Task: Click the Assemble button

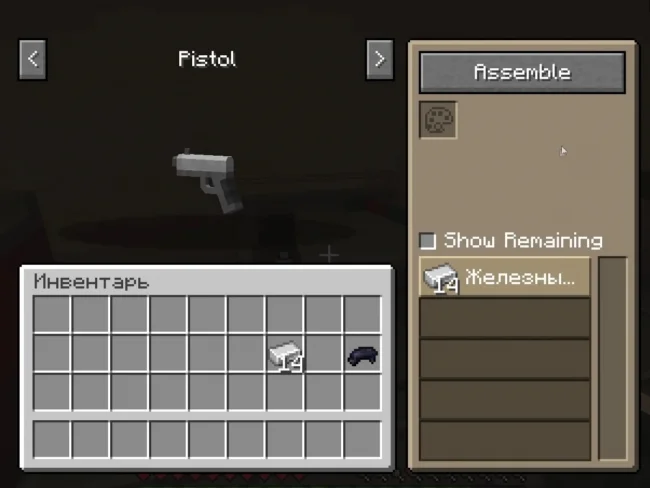Action: [522, 72]
